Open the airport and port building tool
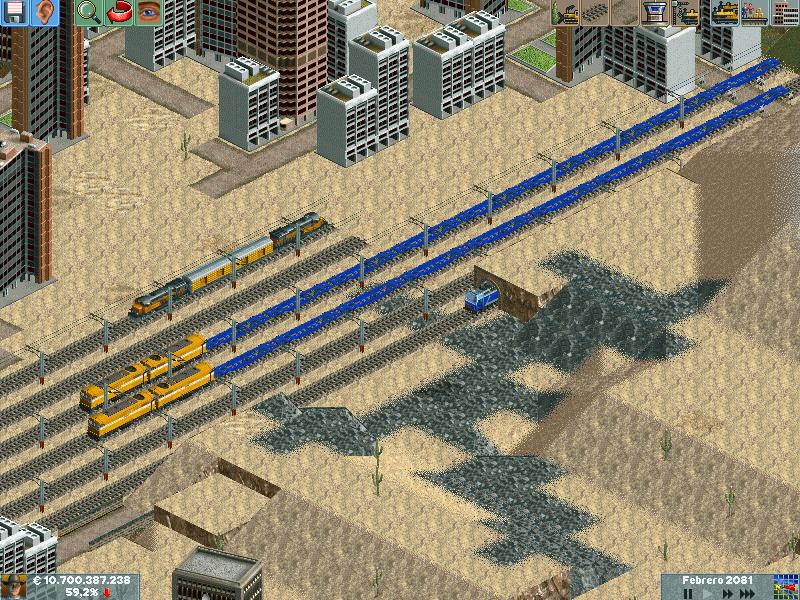The height and width of the screenshot is (600, 800). coord(653,13)
